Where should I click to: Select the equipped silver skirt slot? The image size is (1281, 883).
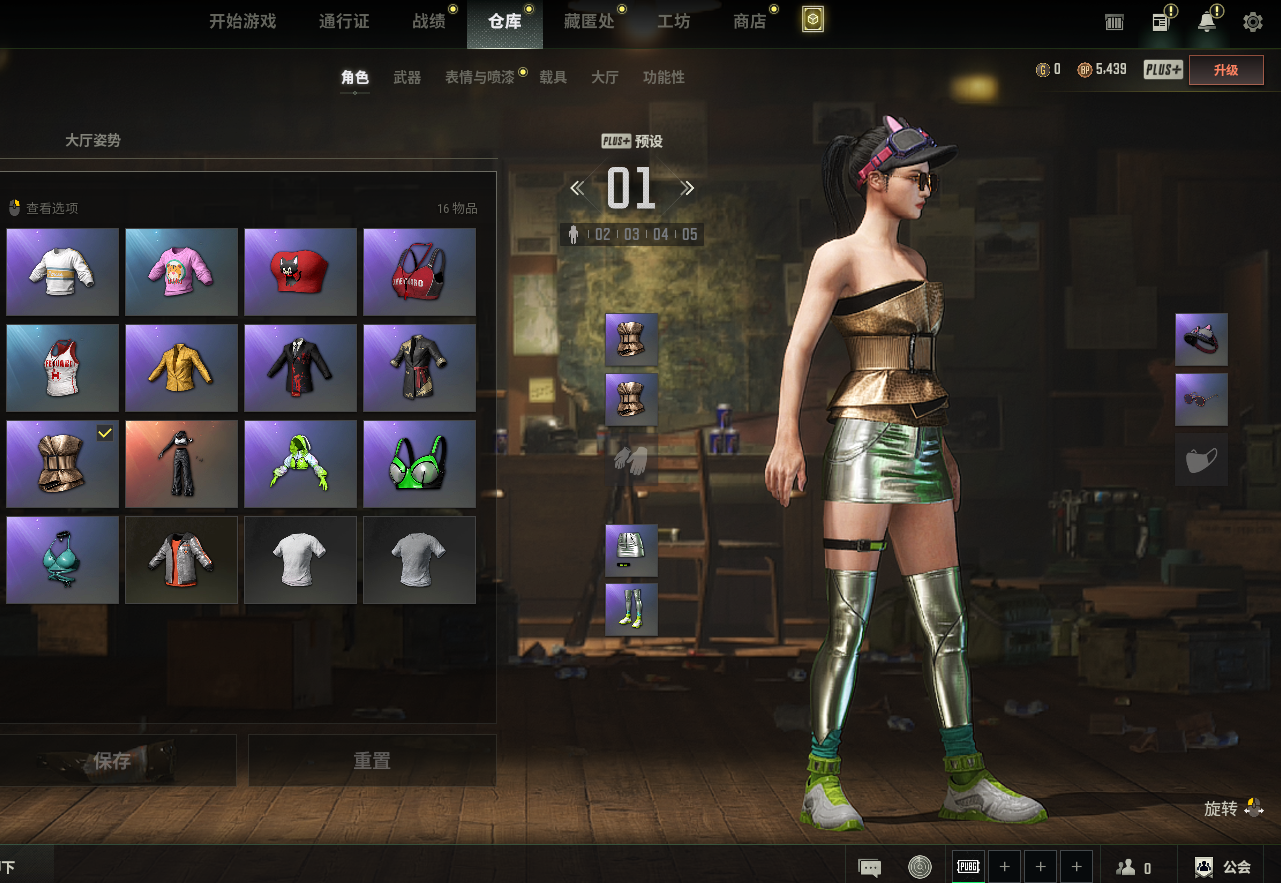(x=631, y=550)
